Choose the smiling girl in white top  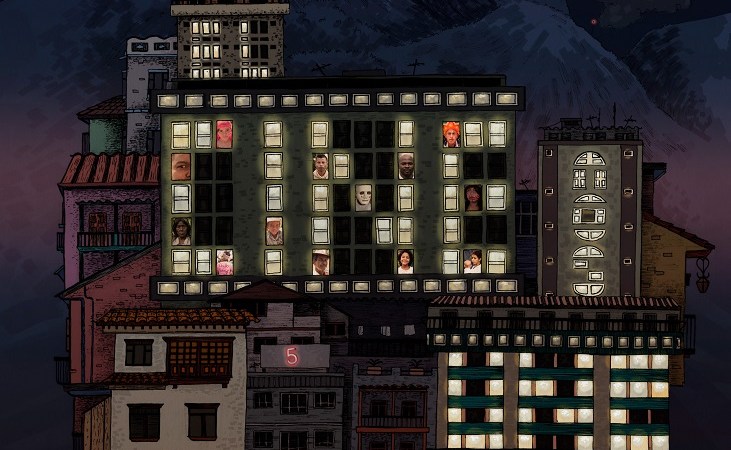pos(406,261)
